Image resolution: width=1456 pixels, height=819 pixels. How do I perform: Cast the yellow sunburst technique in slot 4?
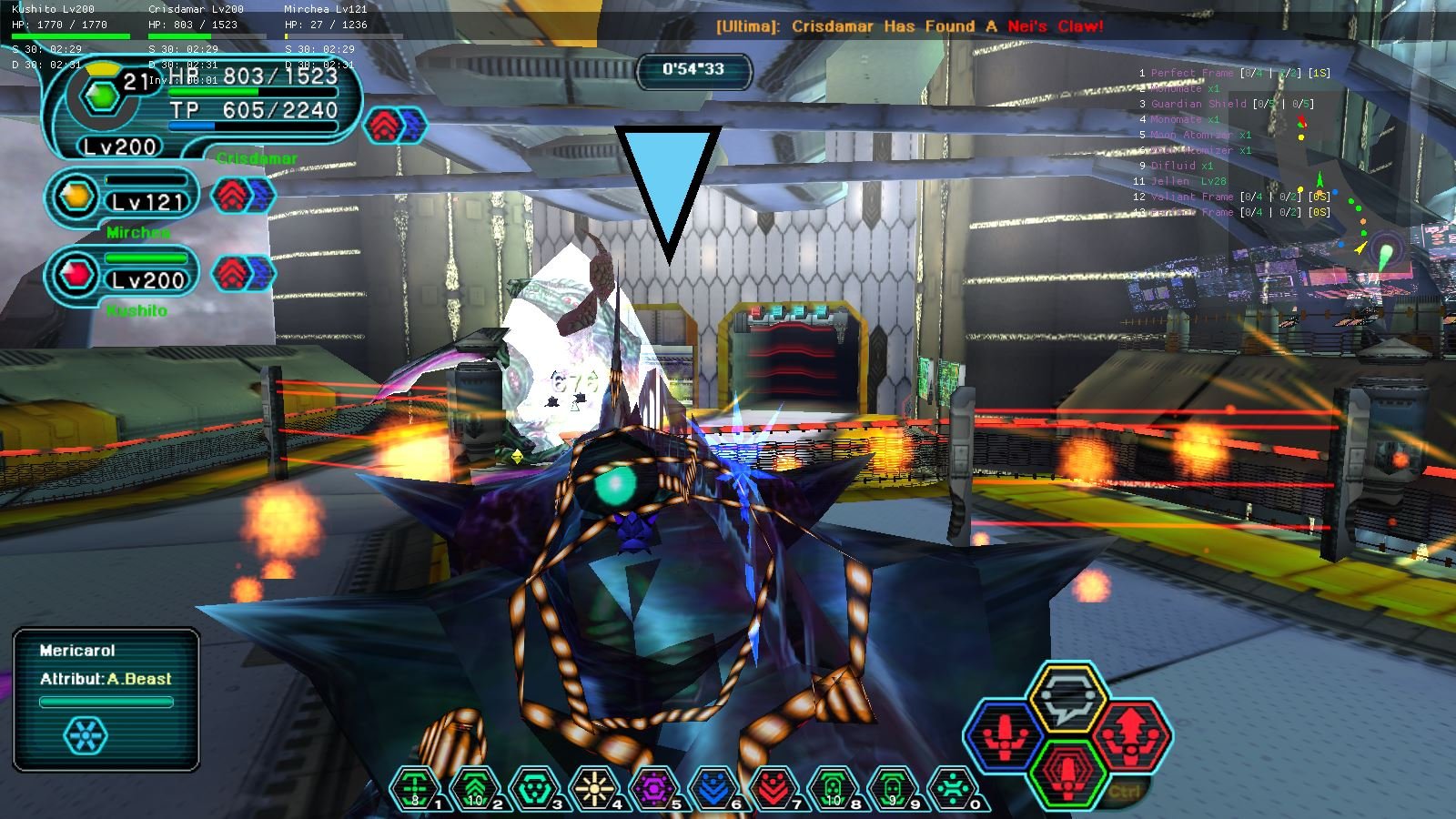point(595,788)
